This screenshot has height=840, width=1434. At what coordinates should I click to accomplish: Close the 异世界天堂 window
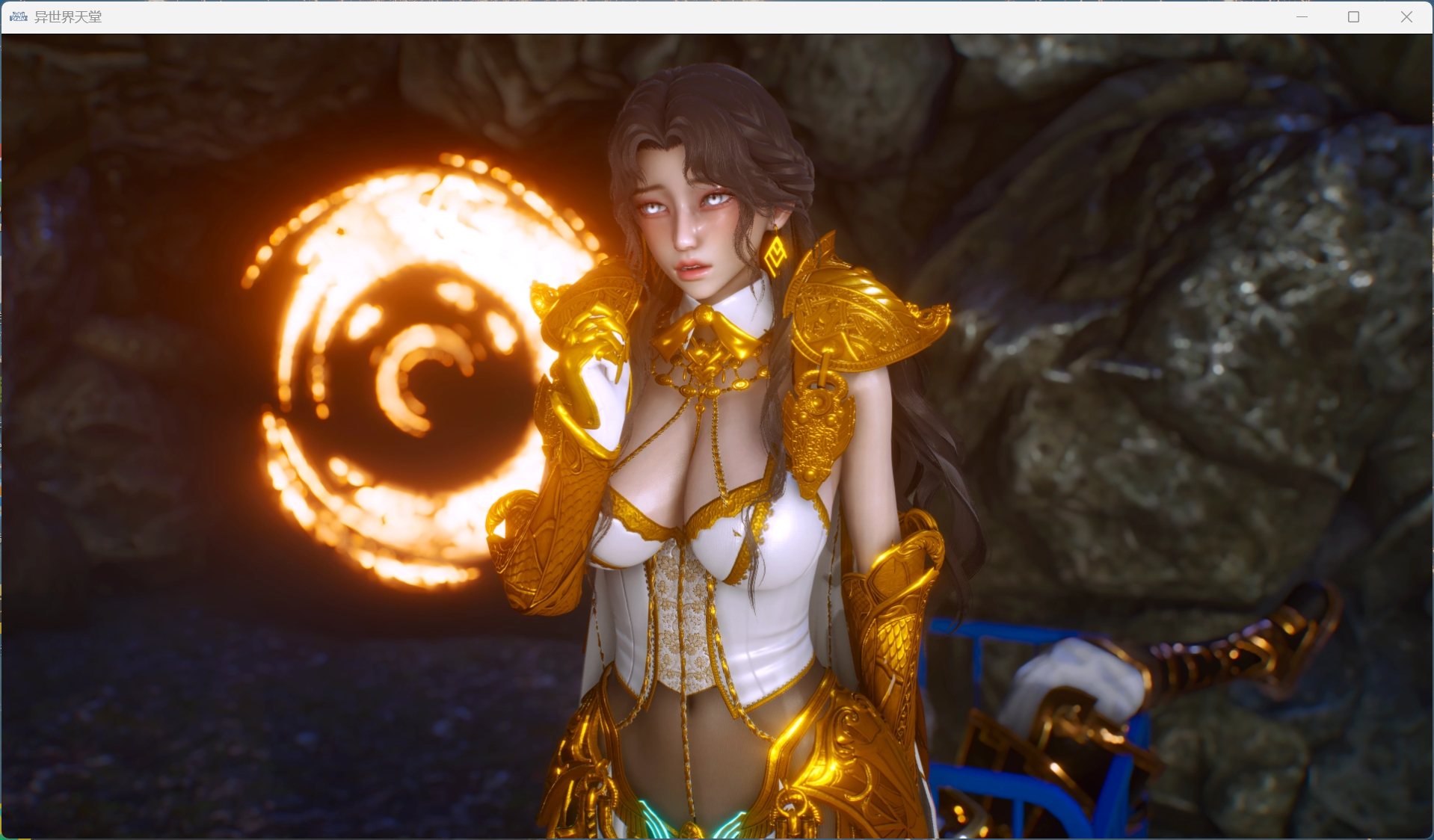(x=1407, y=16)
